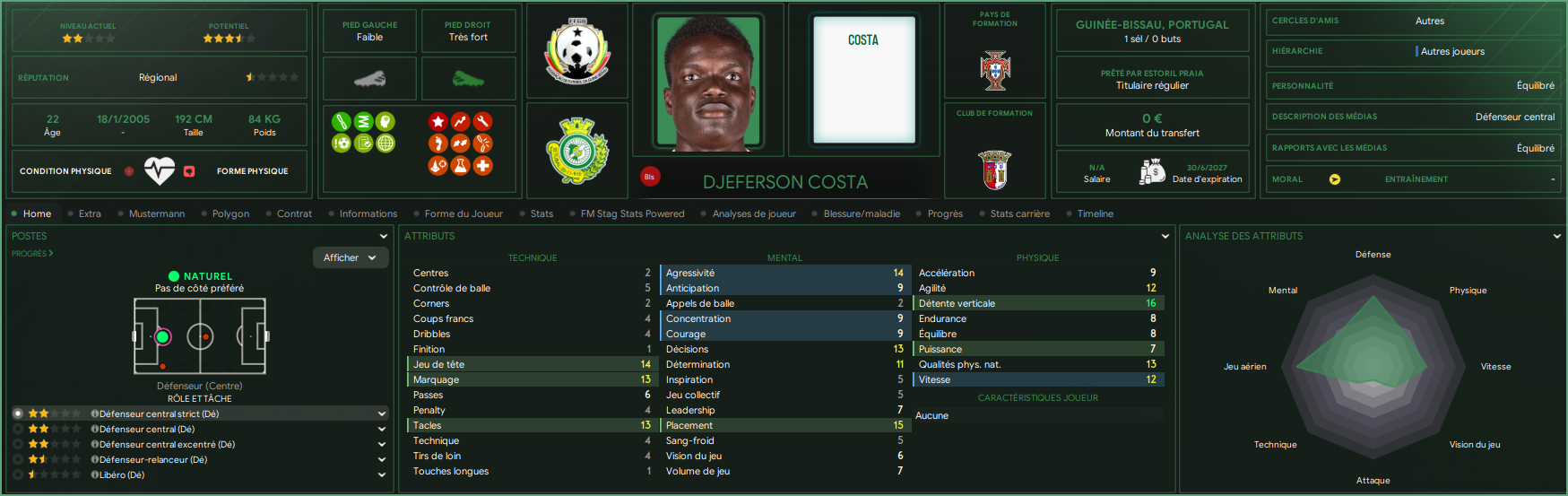Select the Défenseur-relanceur role
Viewport: 1568px width, 496px height.
pyautogui.click(x=153, y=459)
